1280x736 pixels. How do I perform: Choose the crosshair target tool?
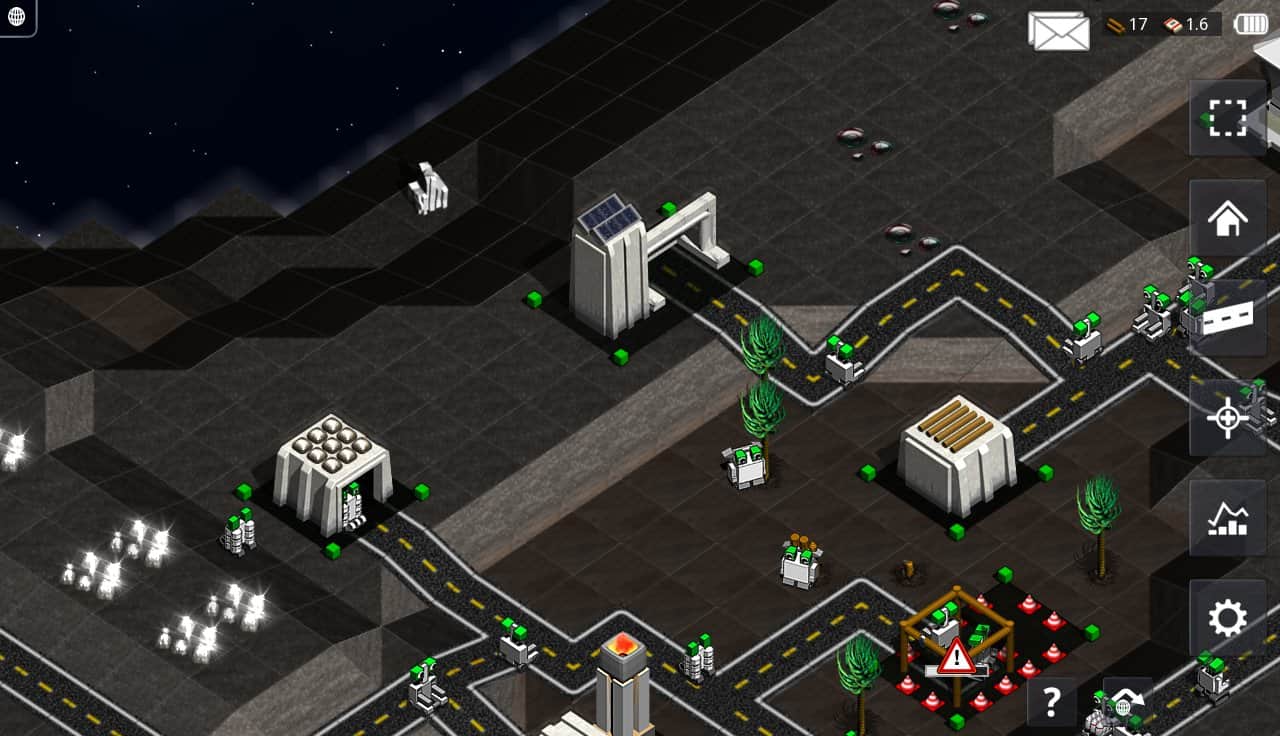[1227, 418]
